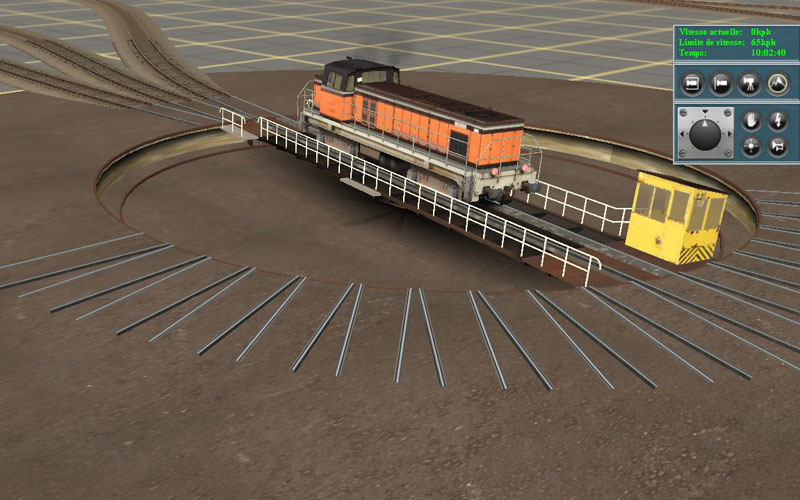Click the round throttle control dial
The image size is (800, 500).
coord(705,133)
